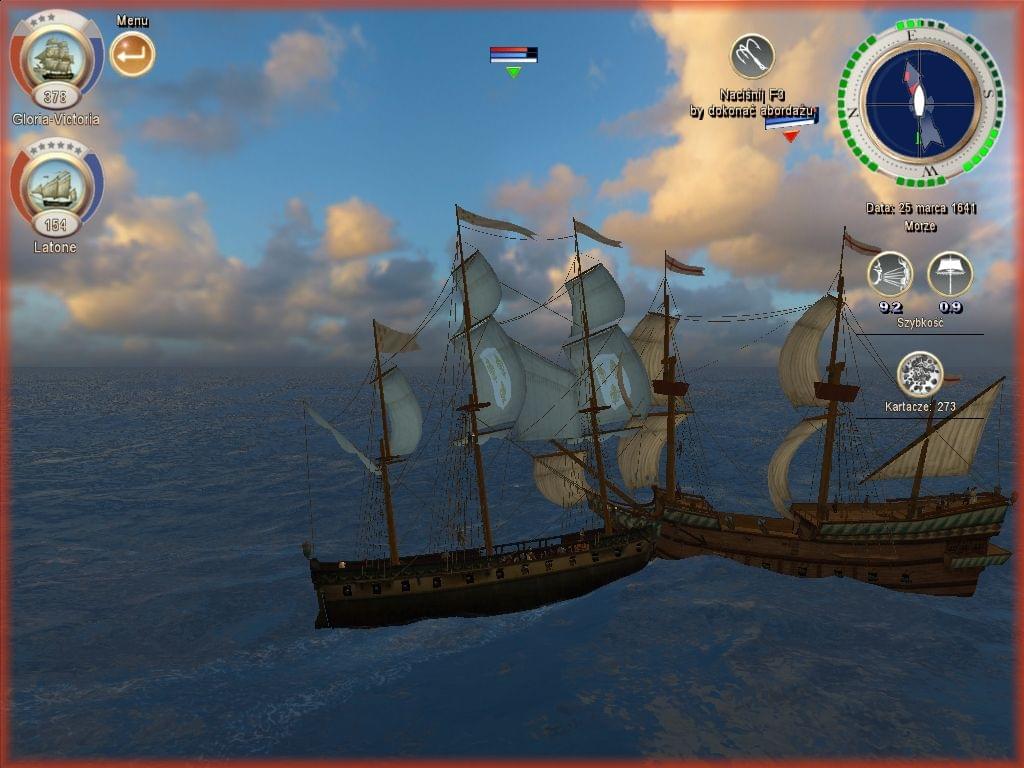Click the wind speed sail icon
The image size is (1024, 768).
click(x=889, y=274)
